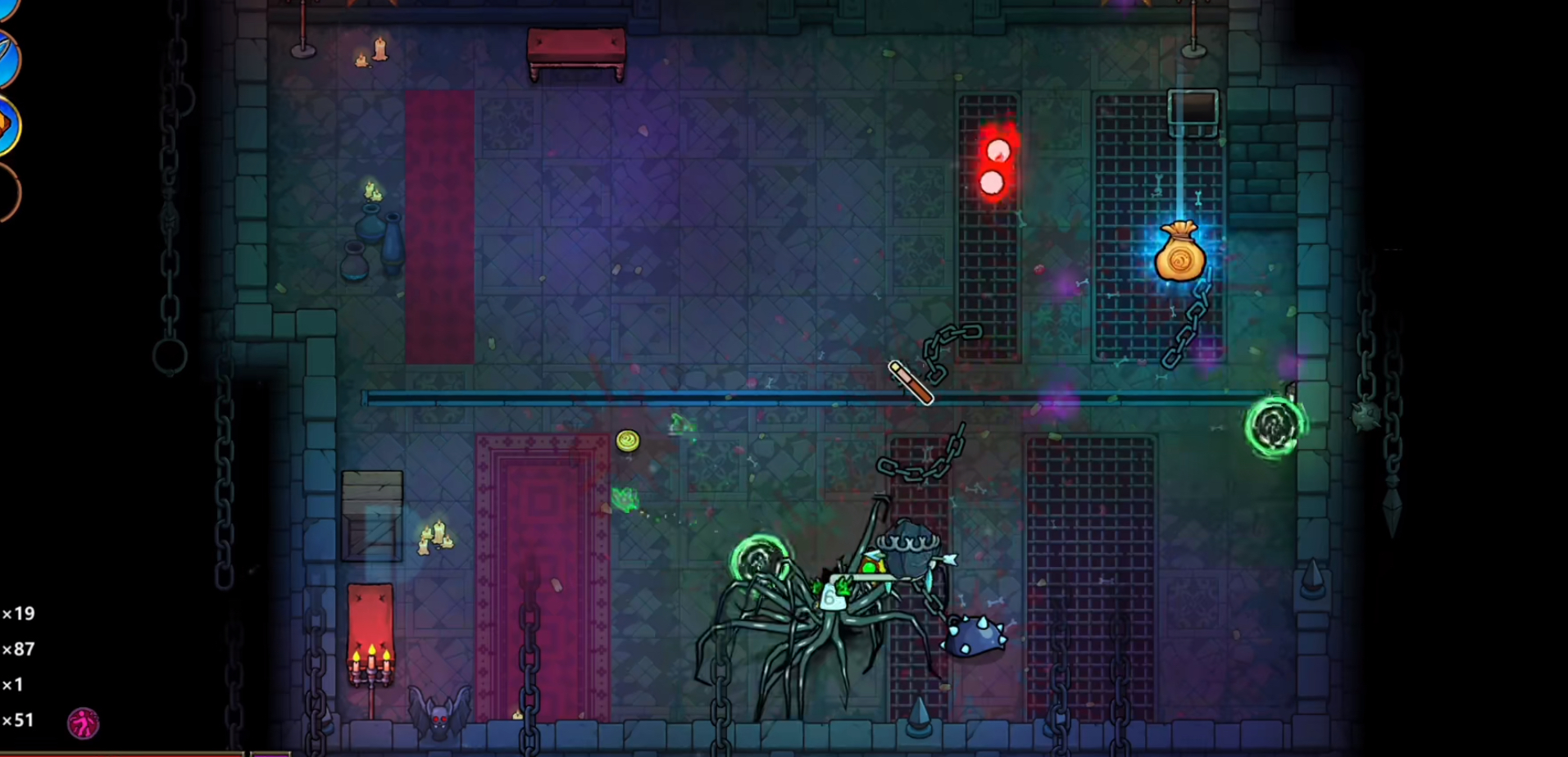
Task: Select the blue slot with silver blade
Action: click(x=7, y=58)
